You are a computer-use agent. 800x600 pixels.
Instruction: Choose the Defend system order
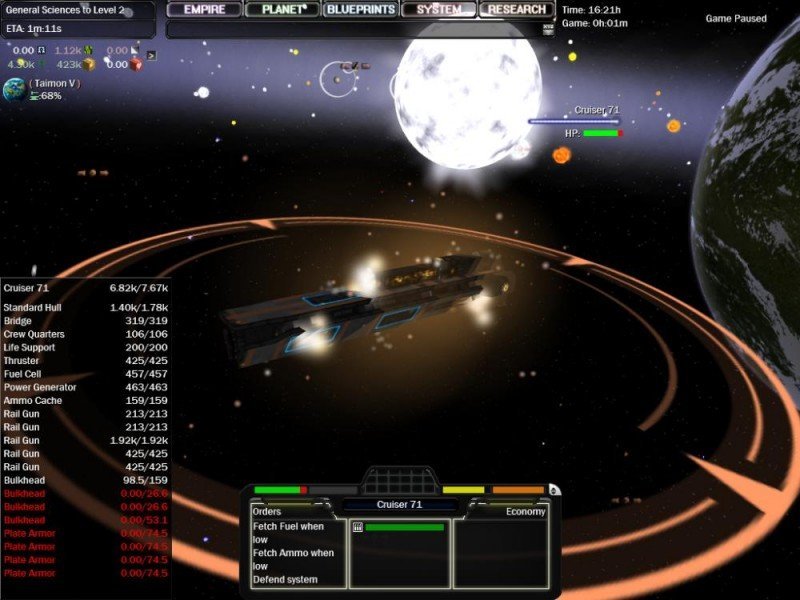point(285,579)
